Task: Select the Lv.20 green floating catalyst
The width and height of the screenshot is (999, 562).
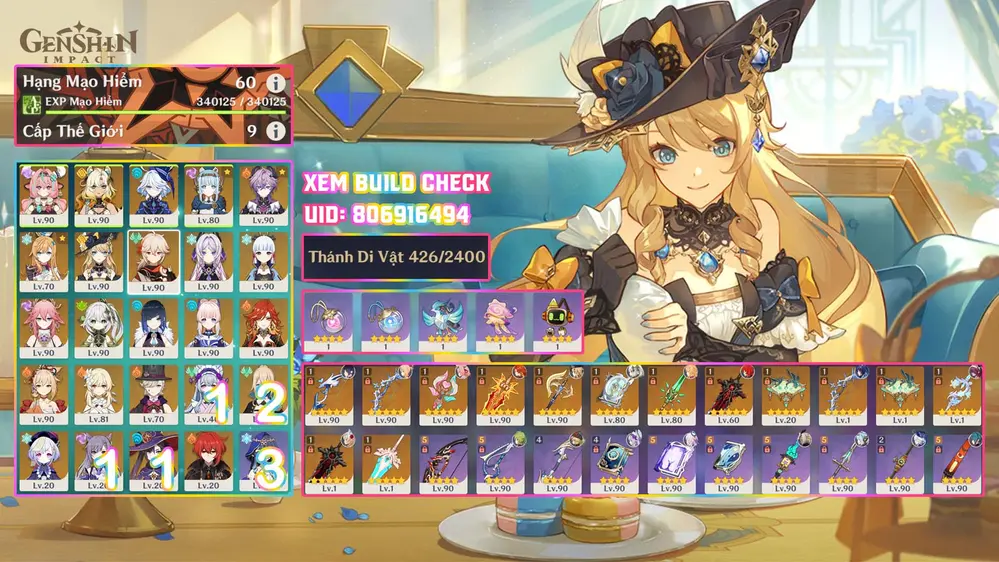Action: 785,397
